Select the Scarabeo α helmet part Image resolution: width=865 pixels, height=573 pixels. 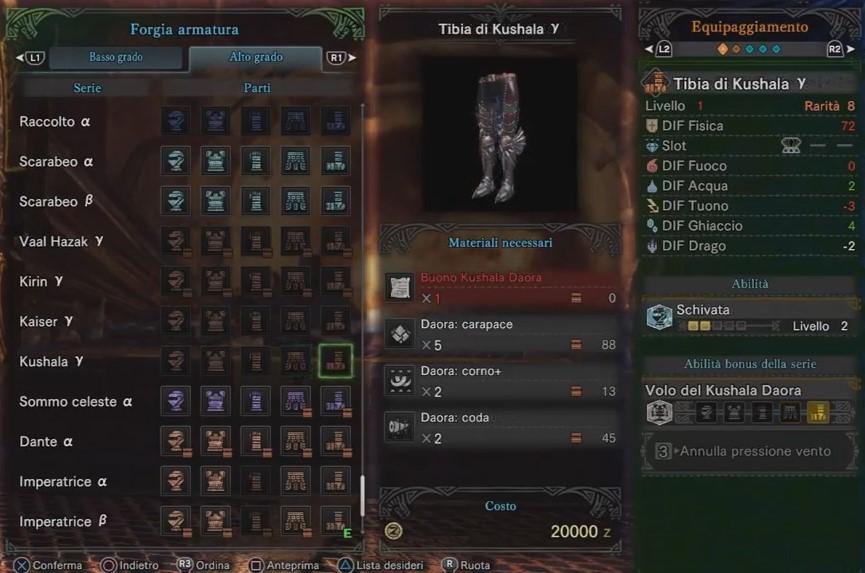click(x=176, y=161)
